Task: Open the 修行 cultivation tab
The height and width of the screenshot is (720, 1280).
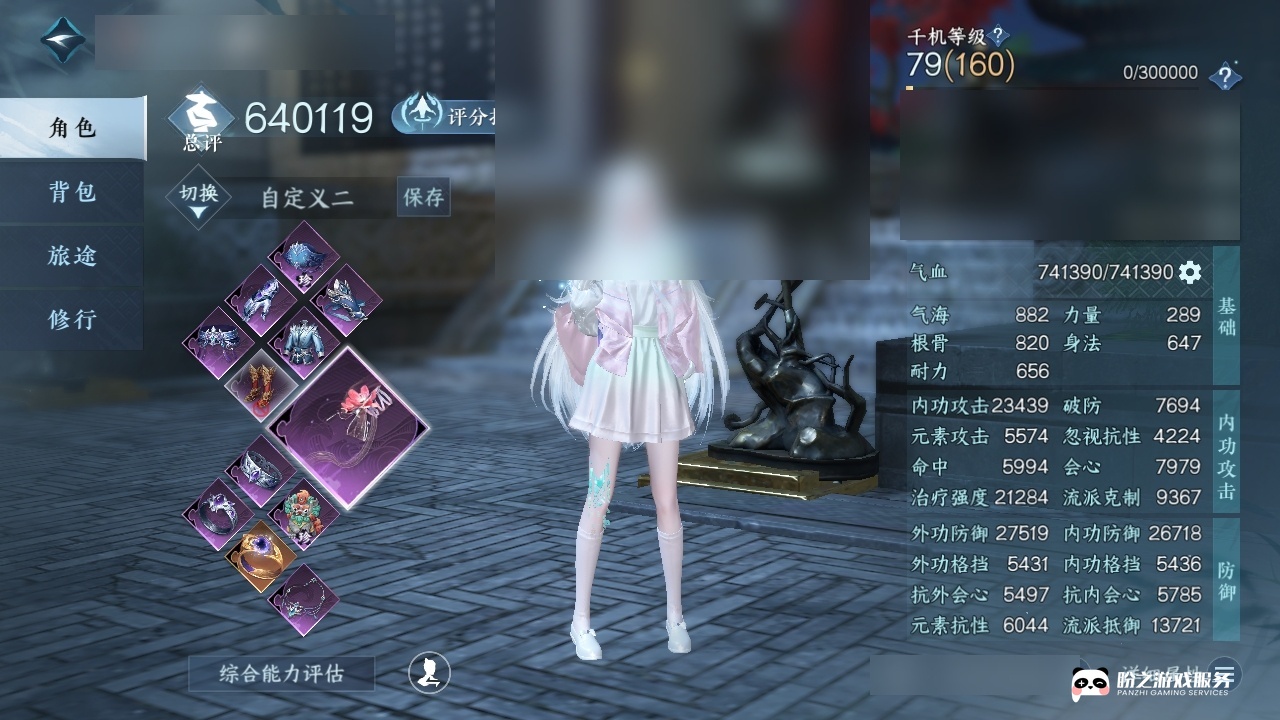Action: [72, 320]
